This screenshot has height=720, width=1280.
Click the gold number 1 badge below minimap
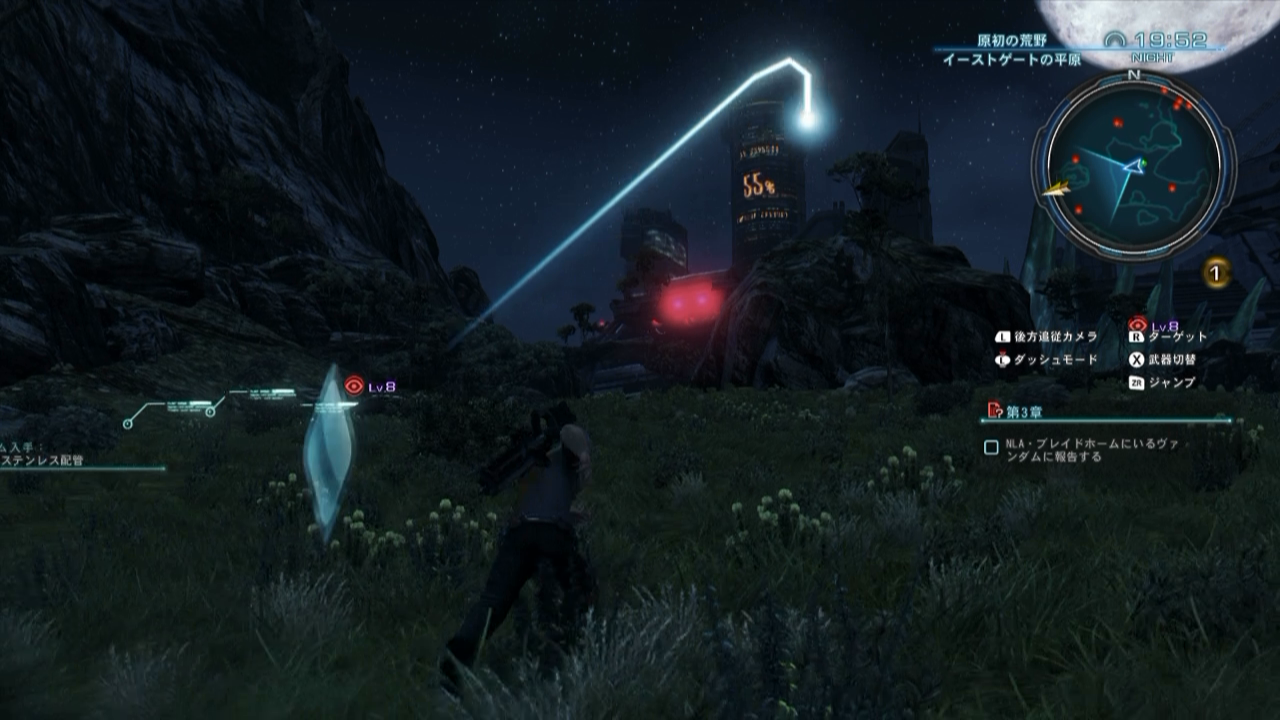coord(1216,273)
